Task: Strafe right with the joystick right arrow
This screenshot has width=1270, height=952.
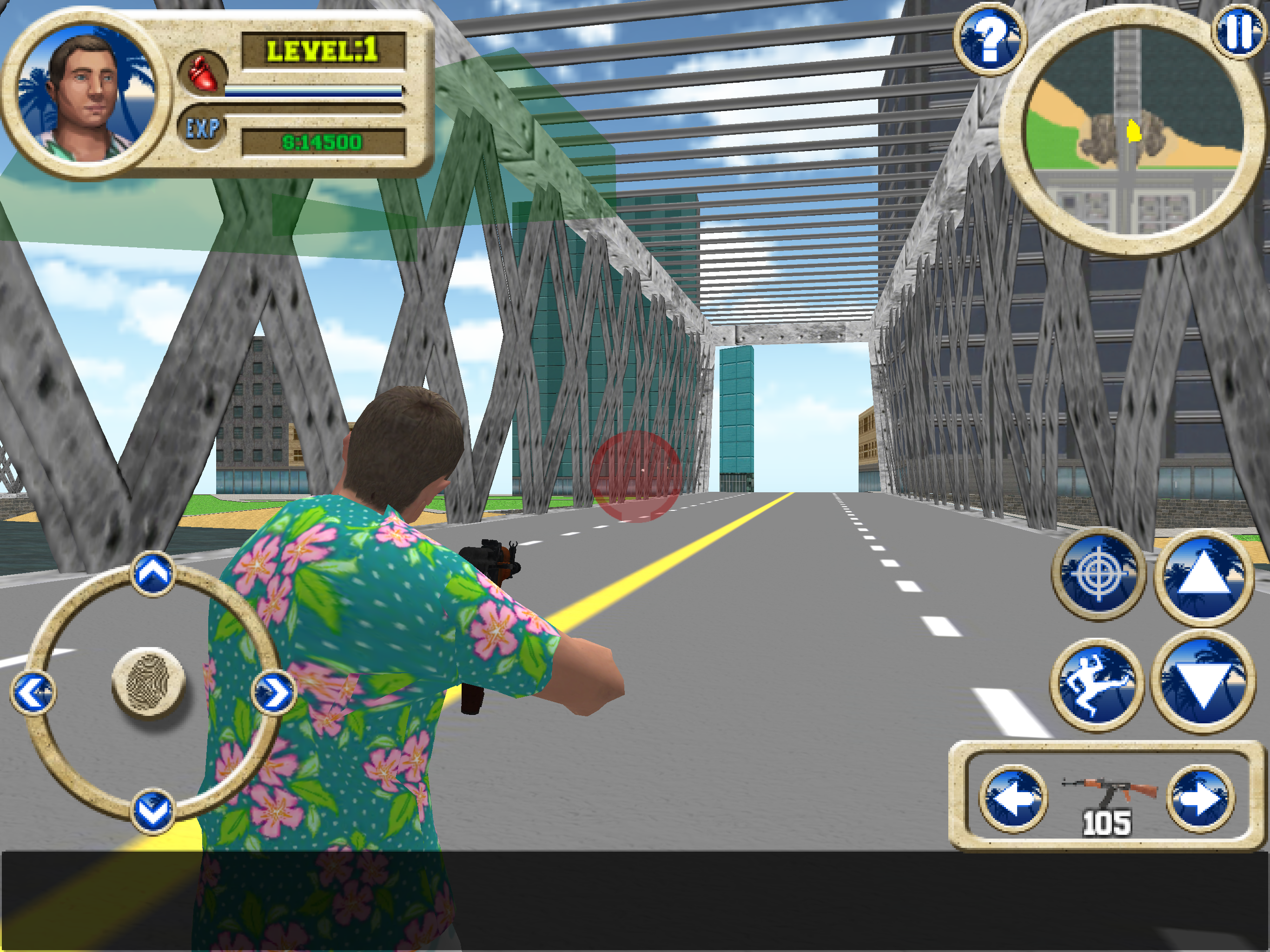Action: [x=274, y=693]
